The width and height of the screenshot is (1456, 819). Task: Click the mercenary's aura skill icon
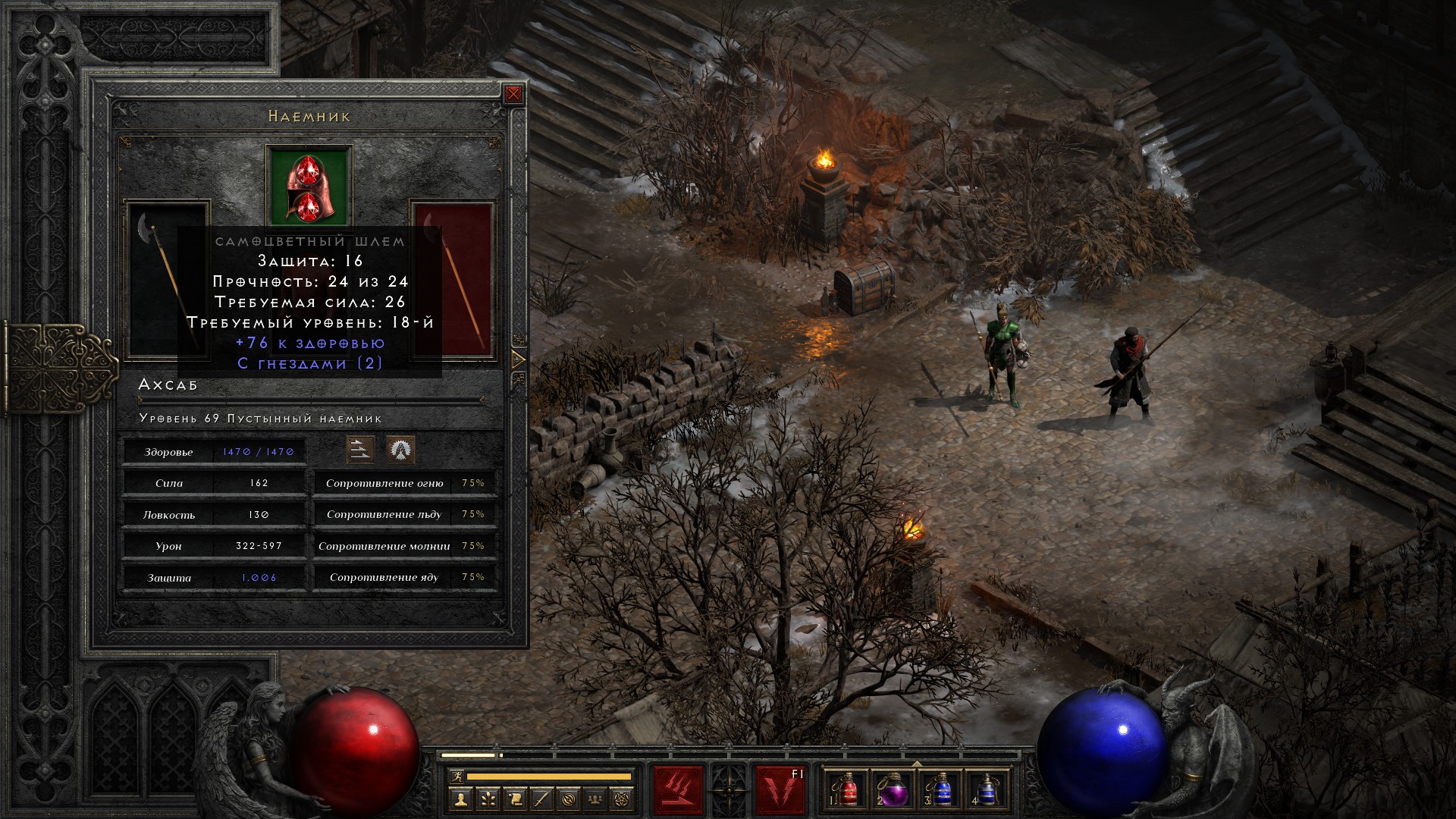point(400,450)
